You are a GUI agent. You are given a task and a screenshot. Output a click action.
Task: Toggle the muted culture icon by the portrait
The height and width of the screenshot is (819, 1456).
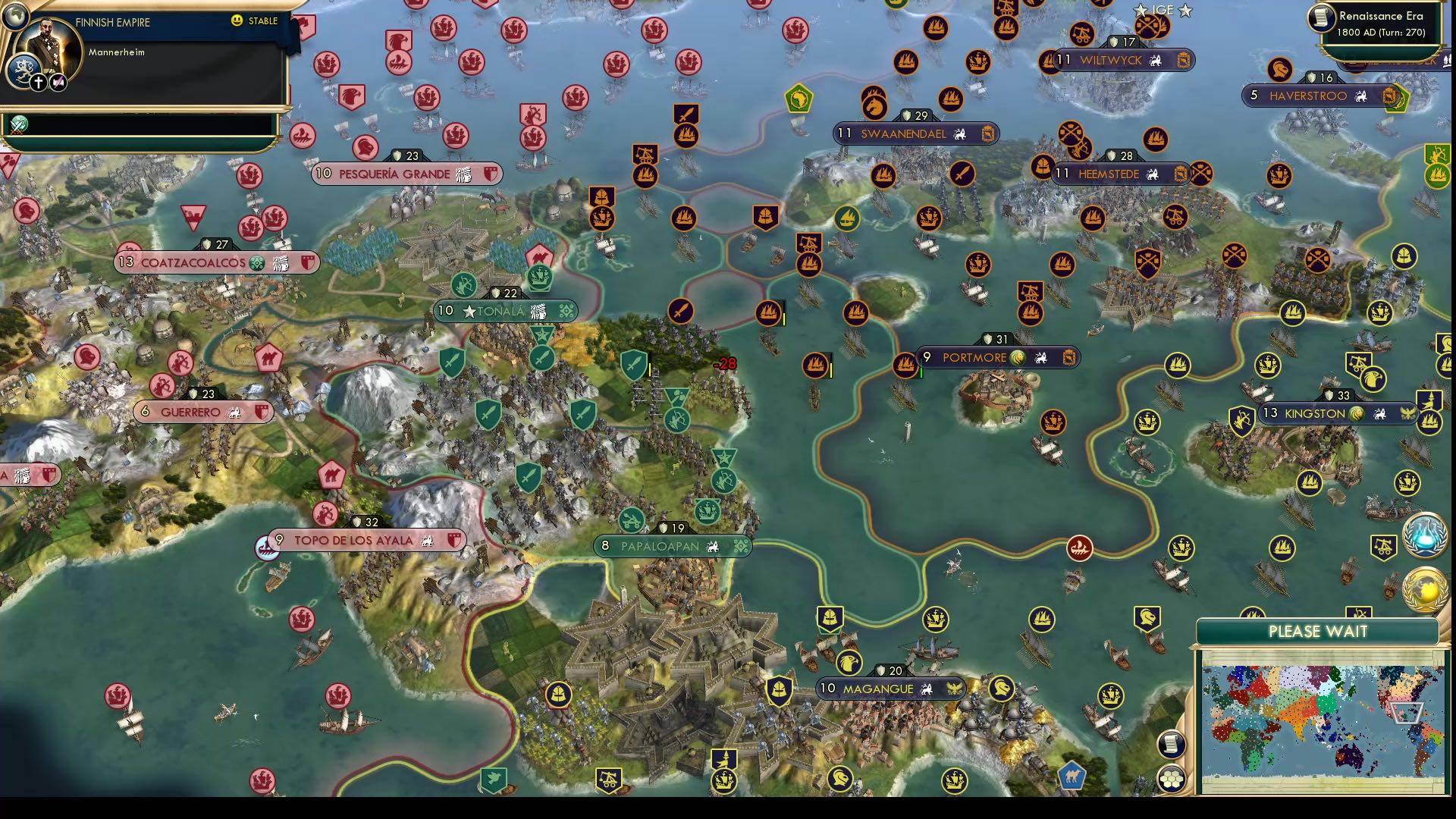pyautogui.click(x=57, y=81)
